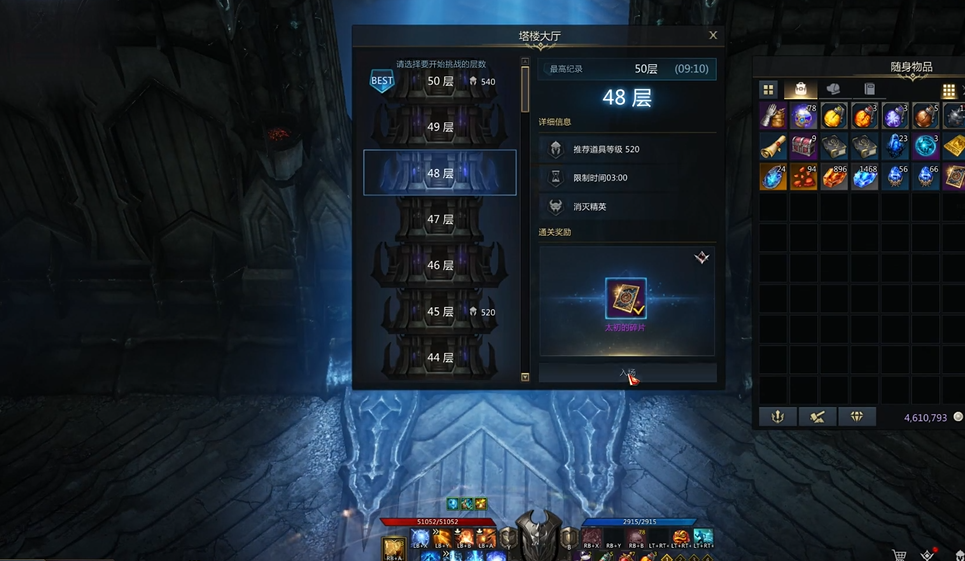Choose floor 44 in the tower list
Viewport: 965px width, 561px height.
point(440,357)
